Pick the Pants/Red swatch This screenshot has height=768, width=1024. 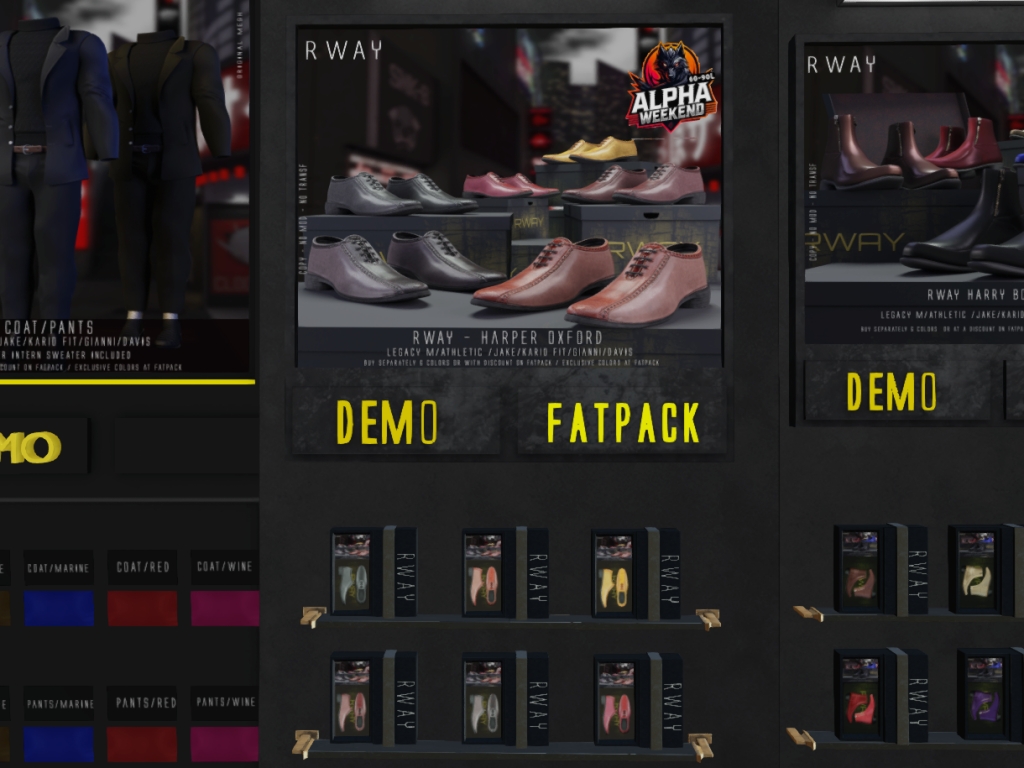[x=142, y=743]
